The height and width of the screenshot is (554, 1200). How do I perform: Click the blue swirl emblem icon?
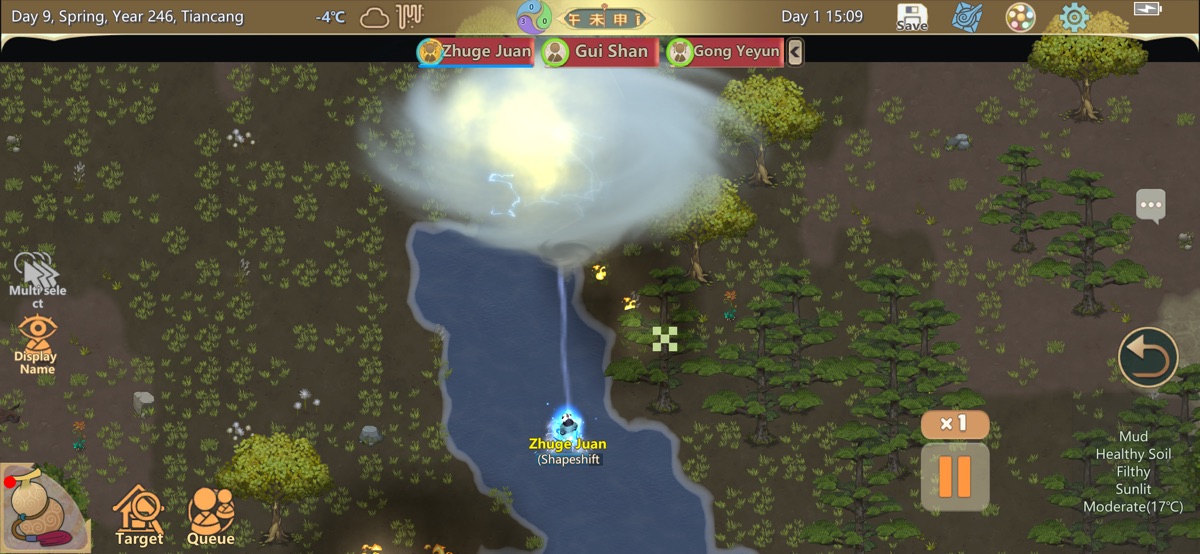coord(966,17)
